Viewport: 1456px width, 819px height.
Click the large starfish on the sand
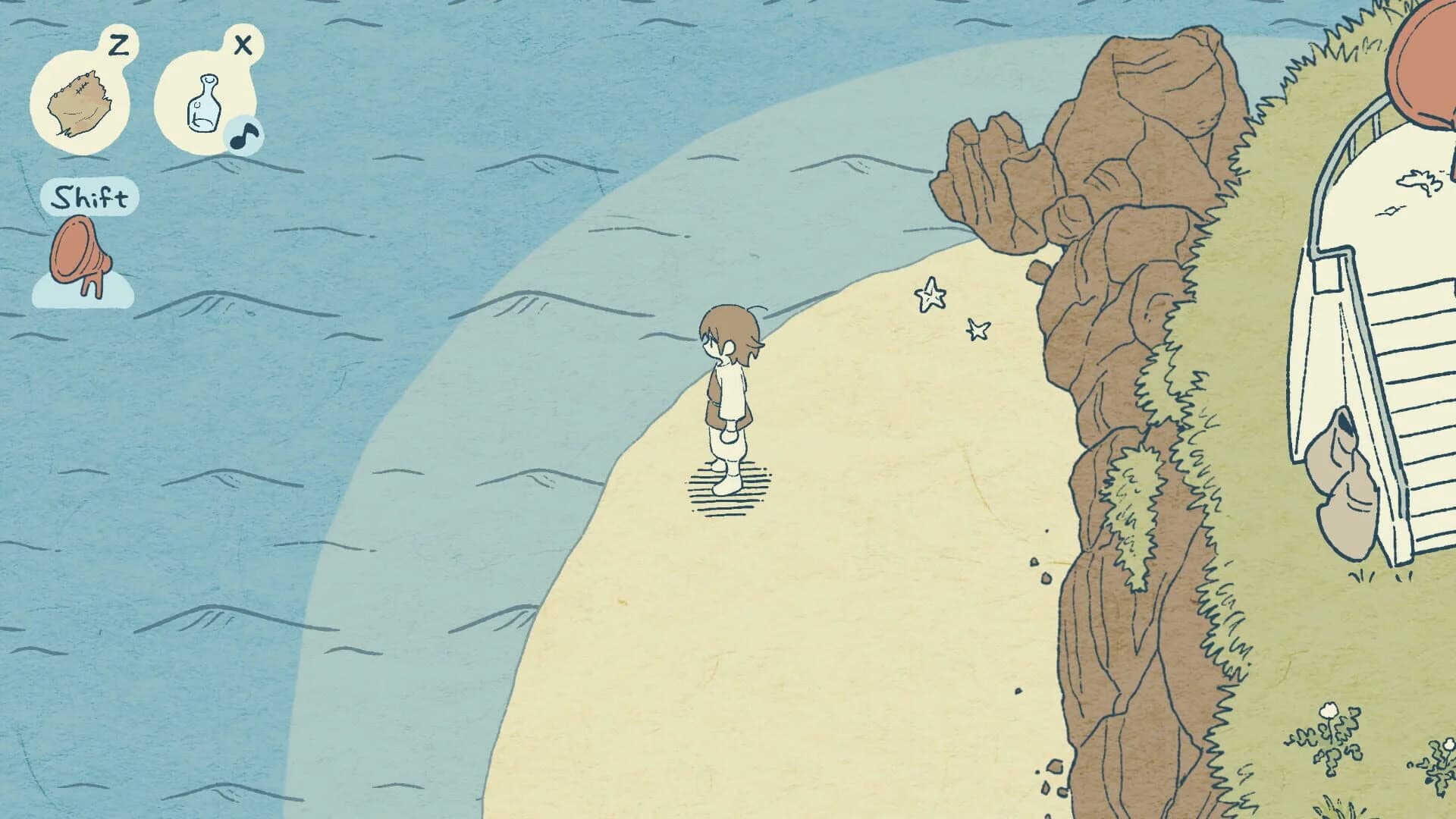pos(929,297)
